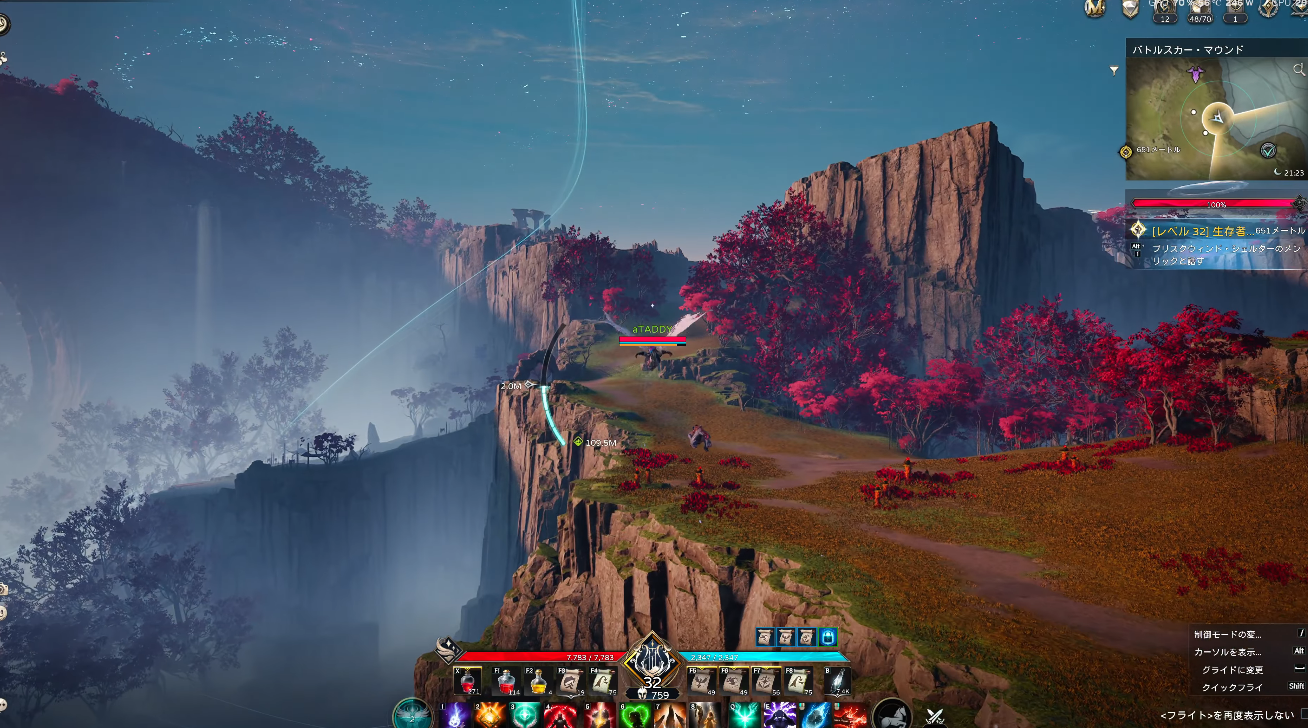This screenshot has width=1308, height=728.
Task: Use the F1 red potion with 114 count
Action: click(506, 681)
